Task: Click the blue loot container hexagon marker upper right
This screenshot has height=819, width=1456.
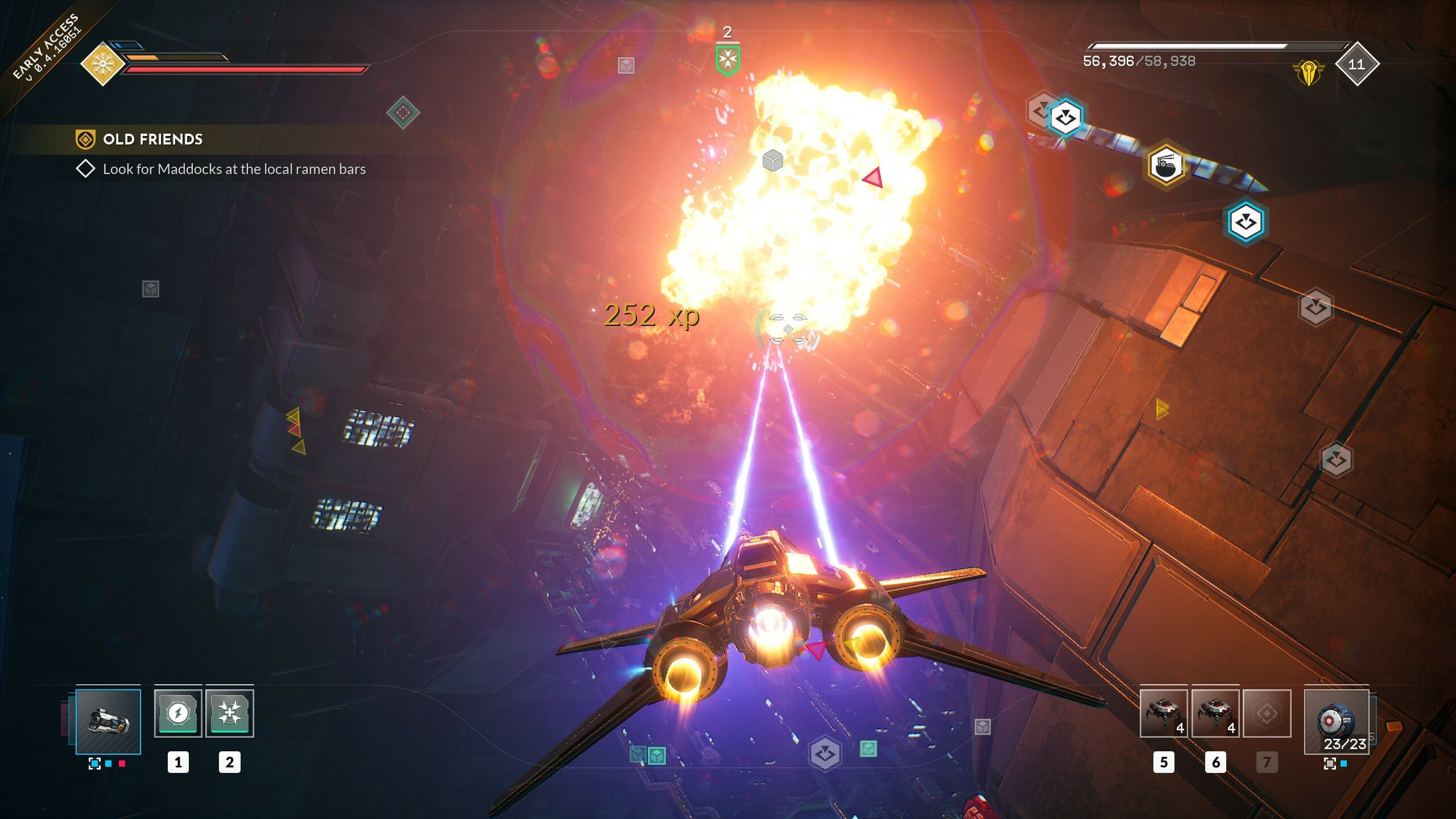Action: point(1066,117)
